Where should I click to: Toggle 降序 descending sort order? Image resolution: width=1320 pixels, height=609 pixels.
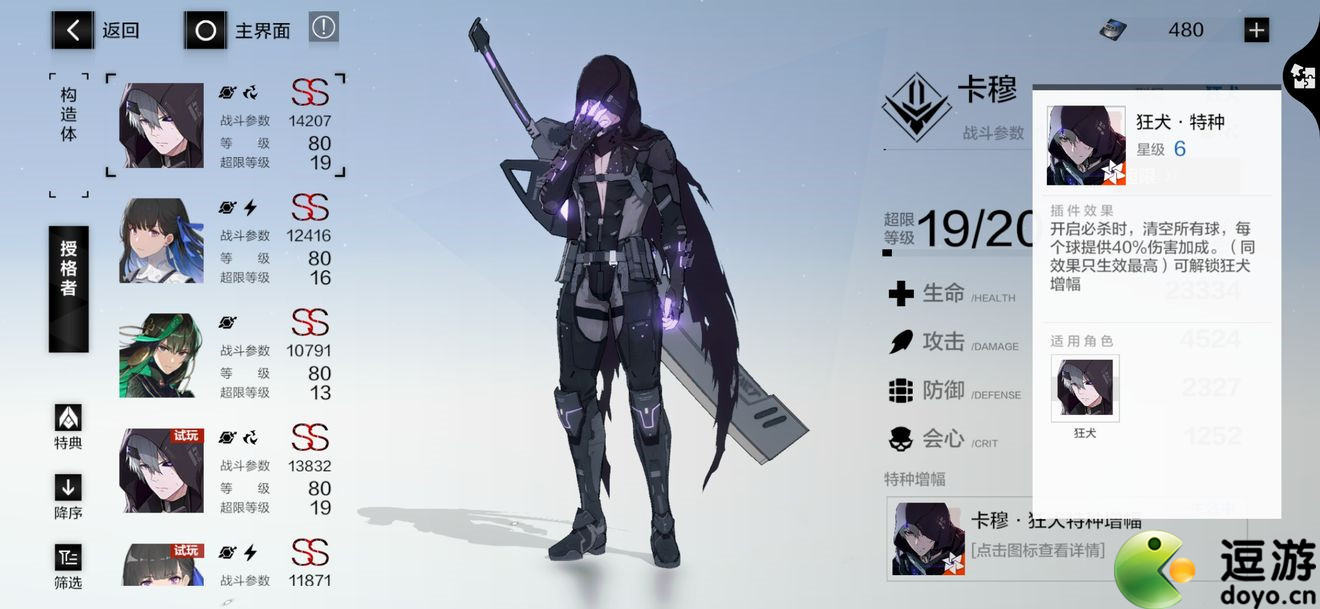(x=68, y=497)
